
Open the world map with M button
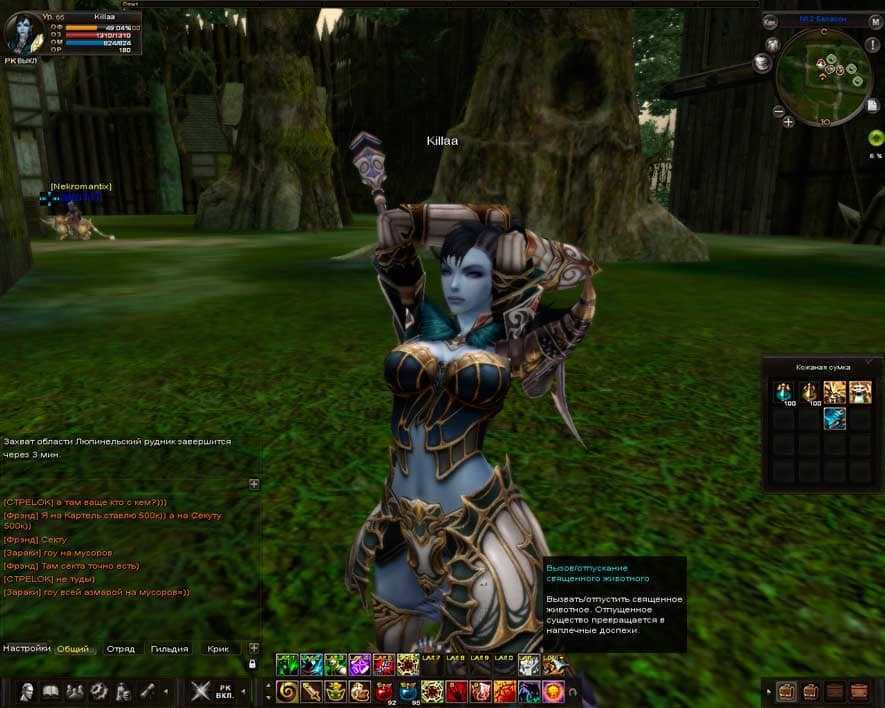point(875,21)
